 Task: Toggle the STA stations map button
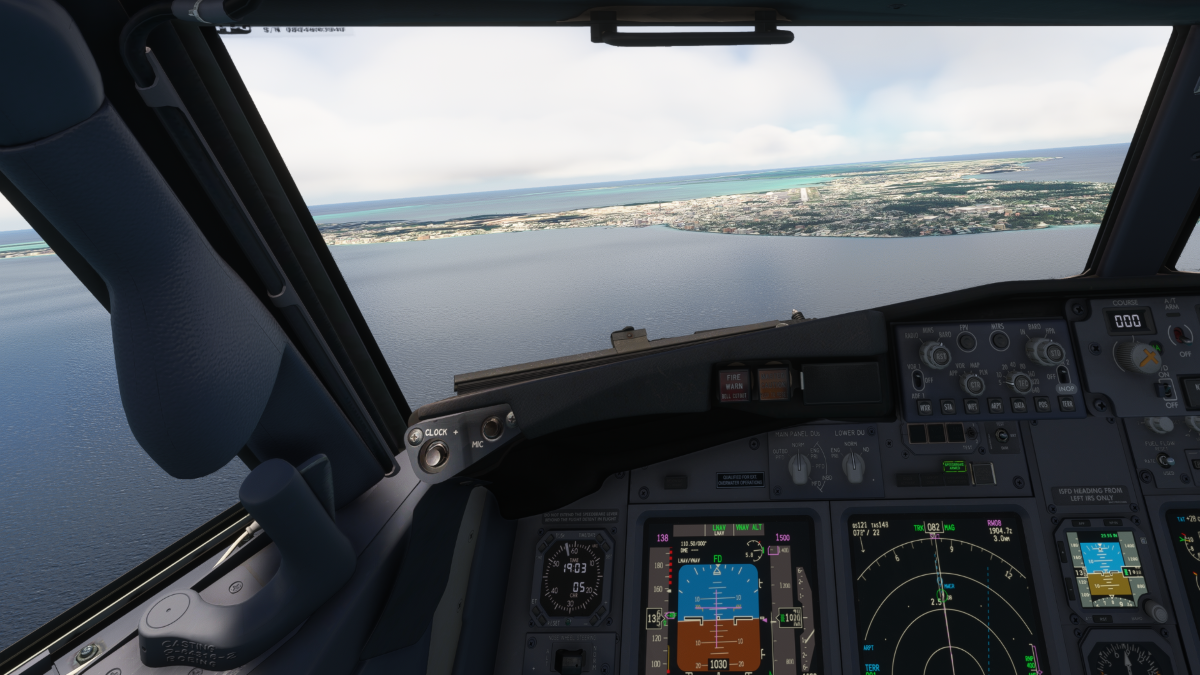point(948,407)
